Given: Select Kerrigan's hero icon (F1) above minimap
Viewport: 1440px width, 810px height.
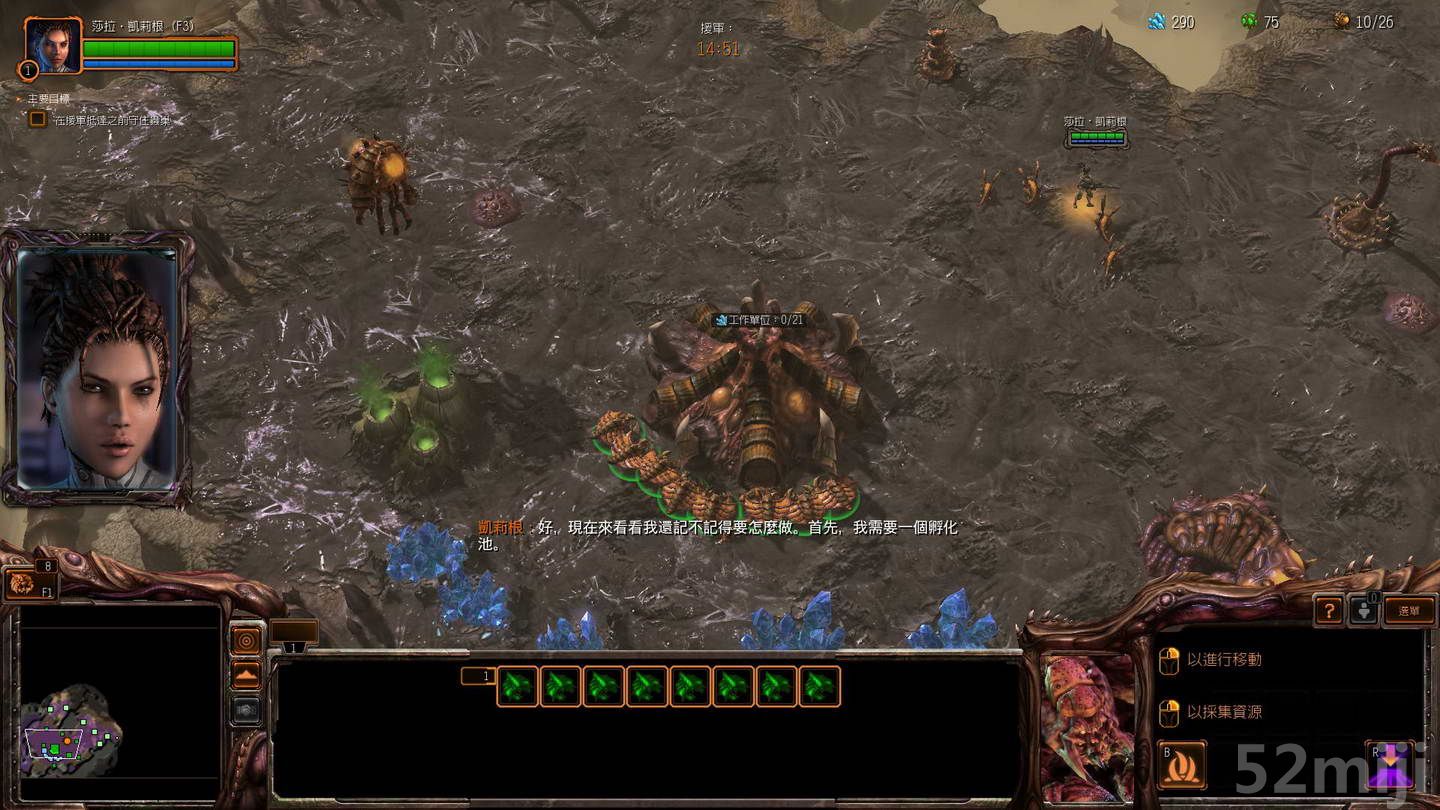Looking at the screenshot, I should click(20, 585).
